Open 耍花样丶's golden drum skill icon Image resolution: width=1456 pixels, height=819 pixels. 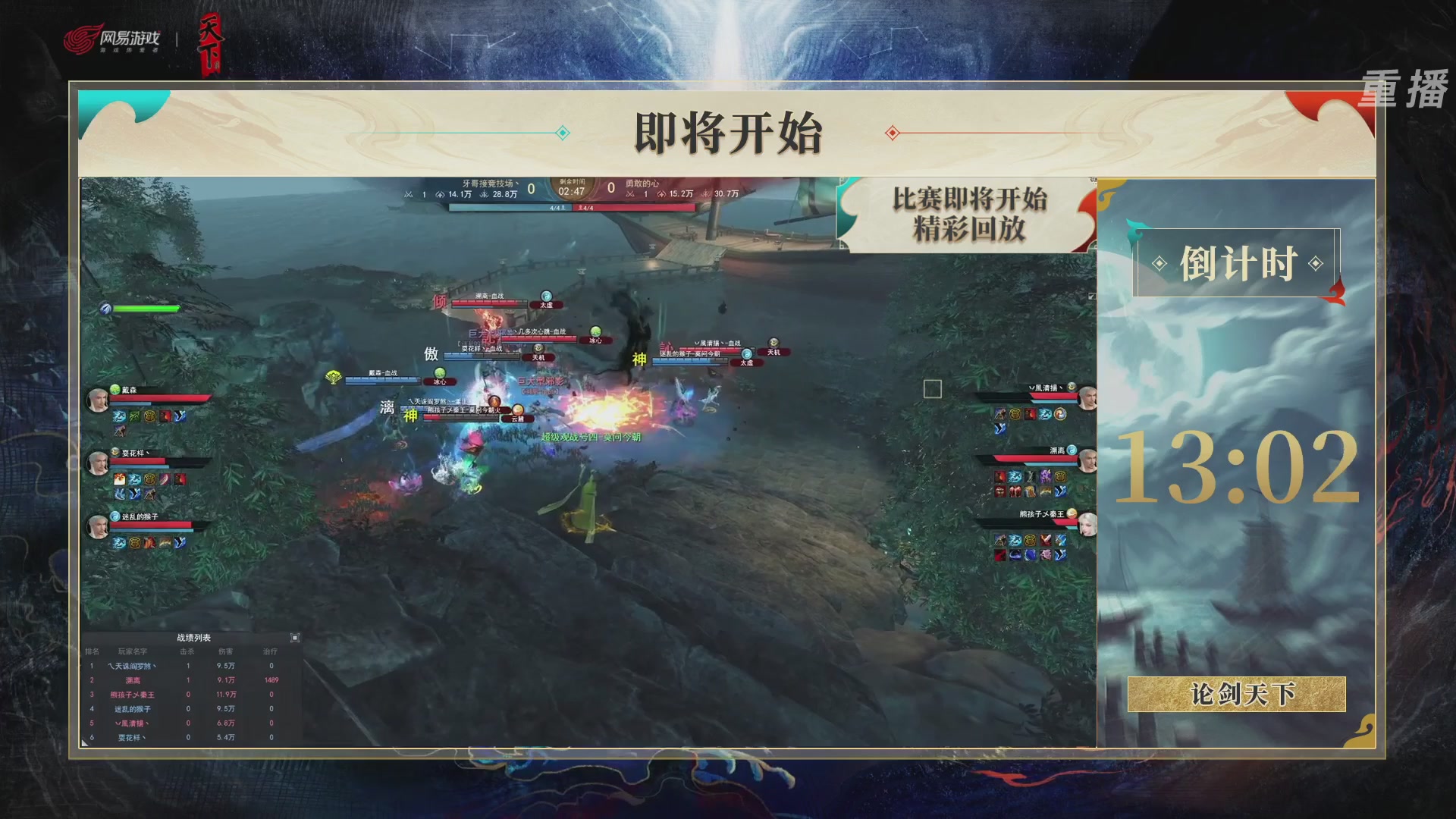pyautogui.click(x=150, y=479)
